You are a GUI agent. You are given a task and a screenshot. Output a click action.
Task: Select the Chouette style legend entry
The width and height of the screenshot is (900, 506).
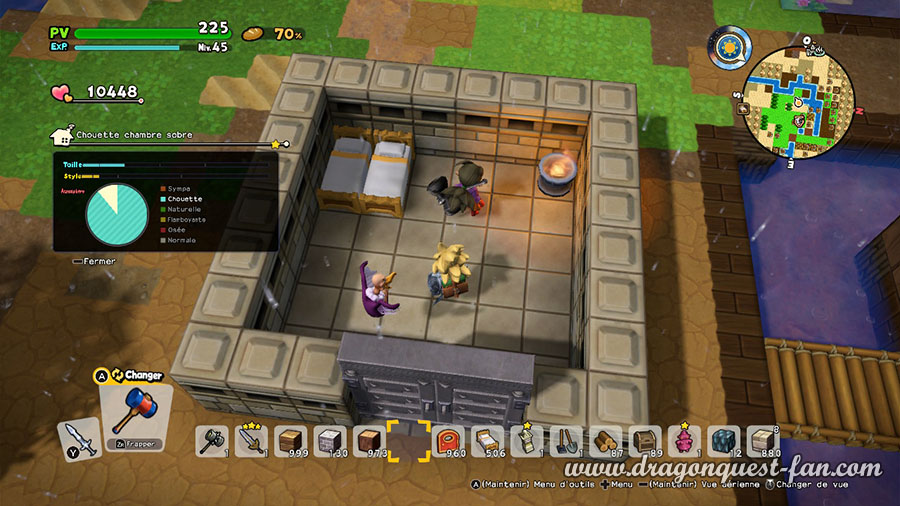(181, 198)
